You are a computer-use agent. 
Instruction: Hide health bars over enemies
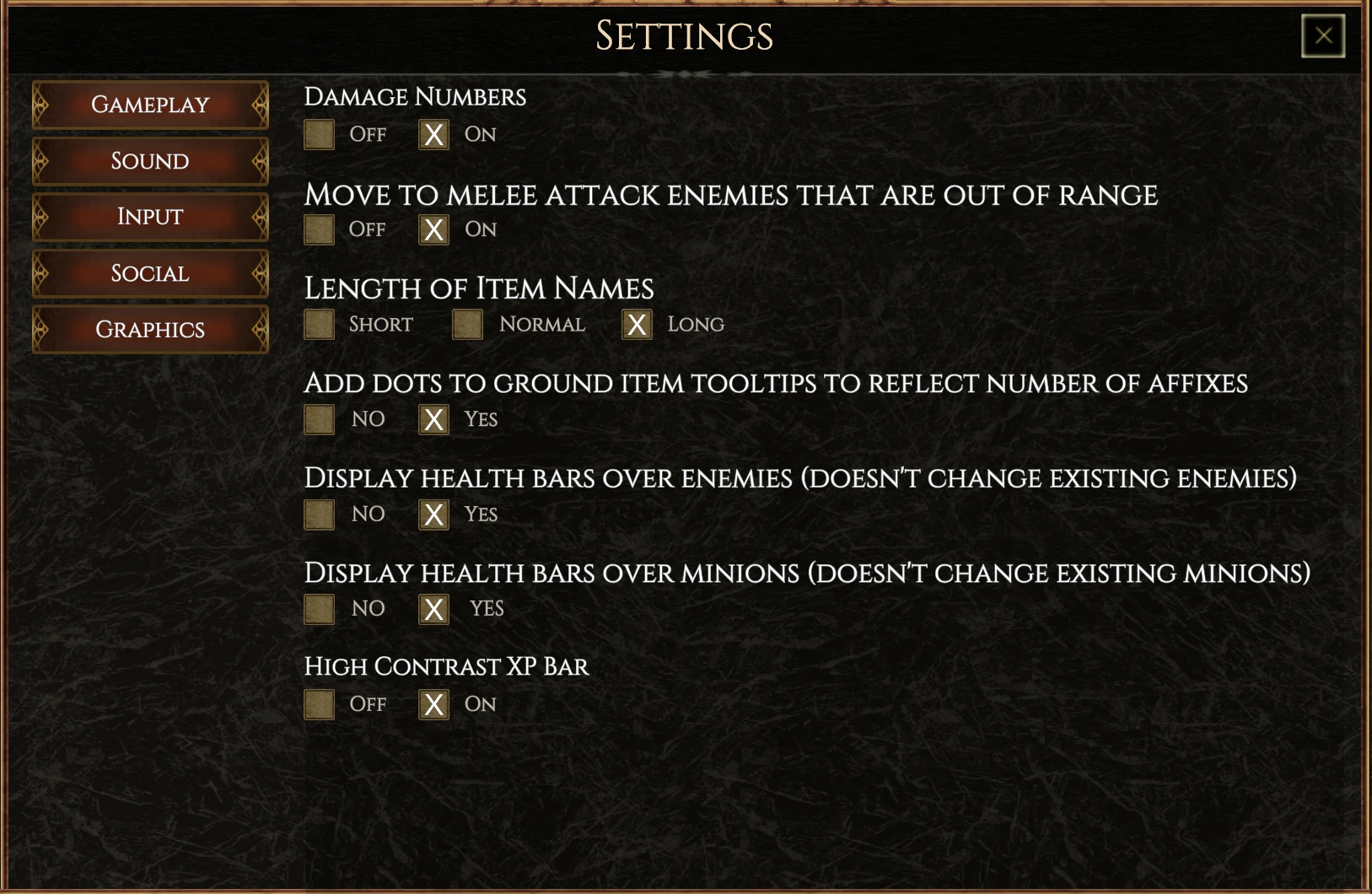click(x=319, y=514)
